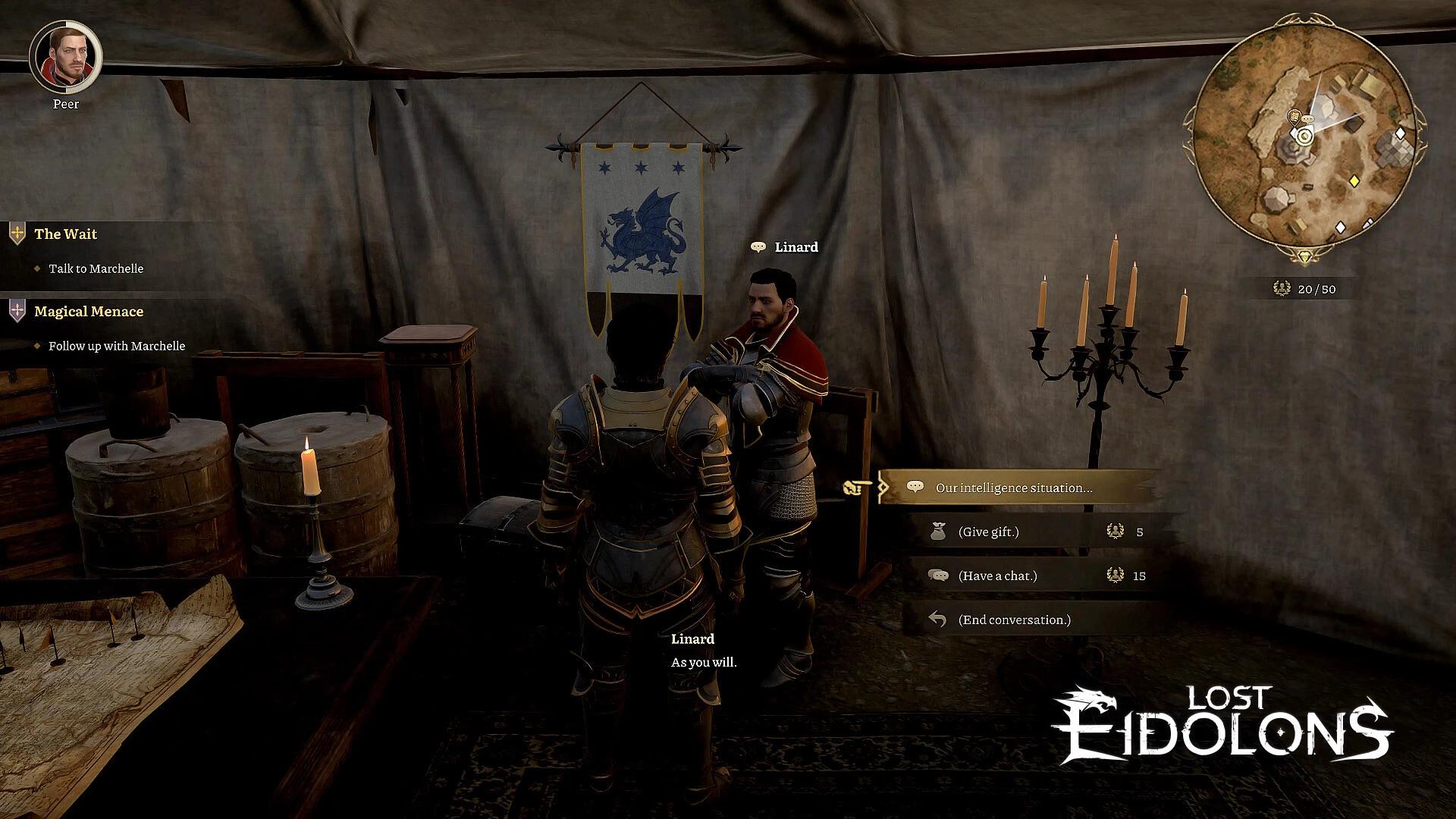Click the player arrow marker on the minimap

1304,136
